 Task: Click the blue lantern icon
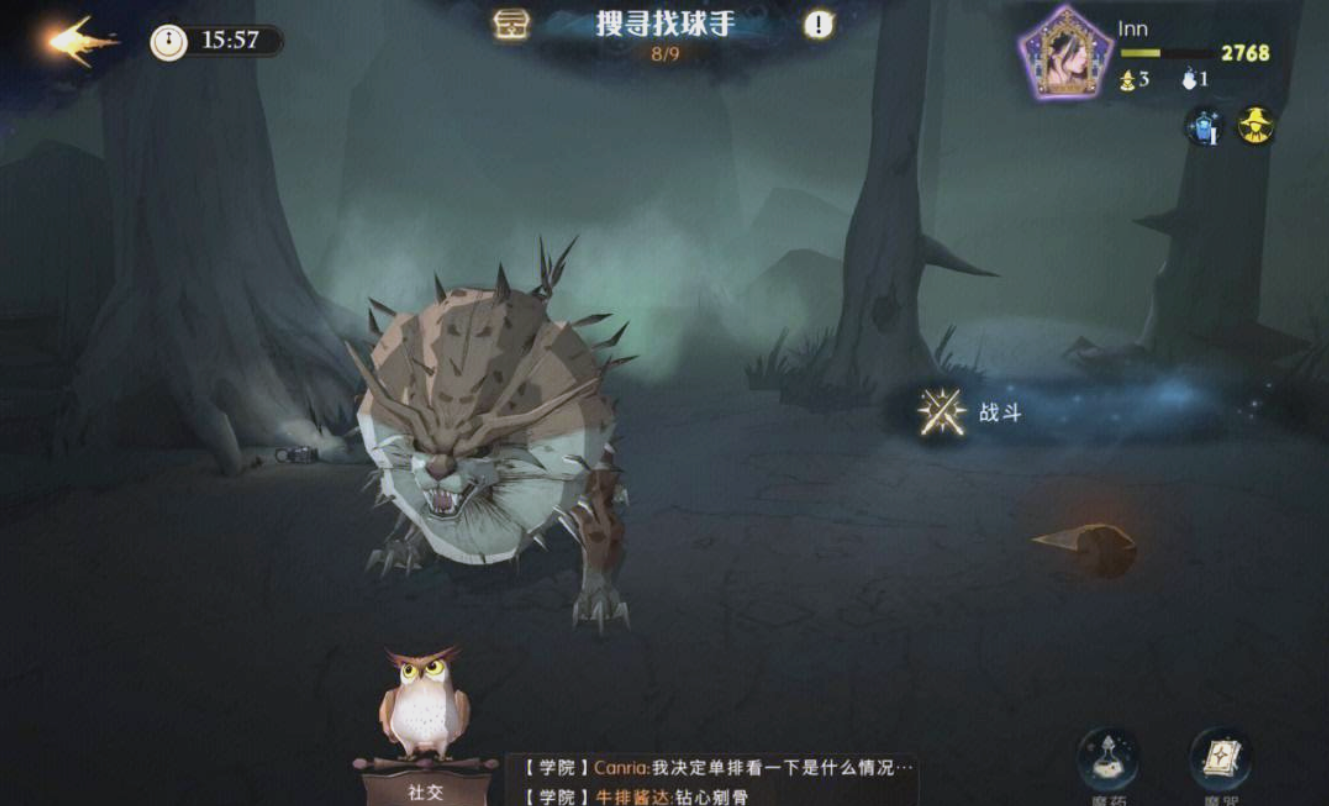click(1202, 127)
